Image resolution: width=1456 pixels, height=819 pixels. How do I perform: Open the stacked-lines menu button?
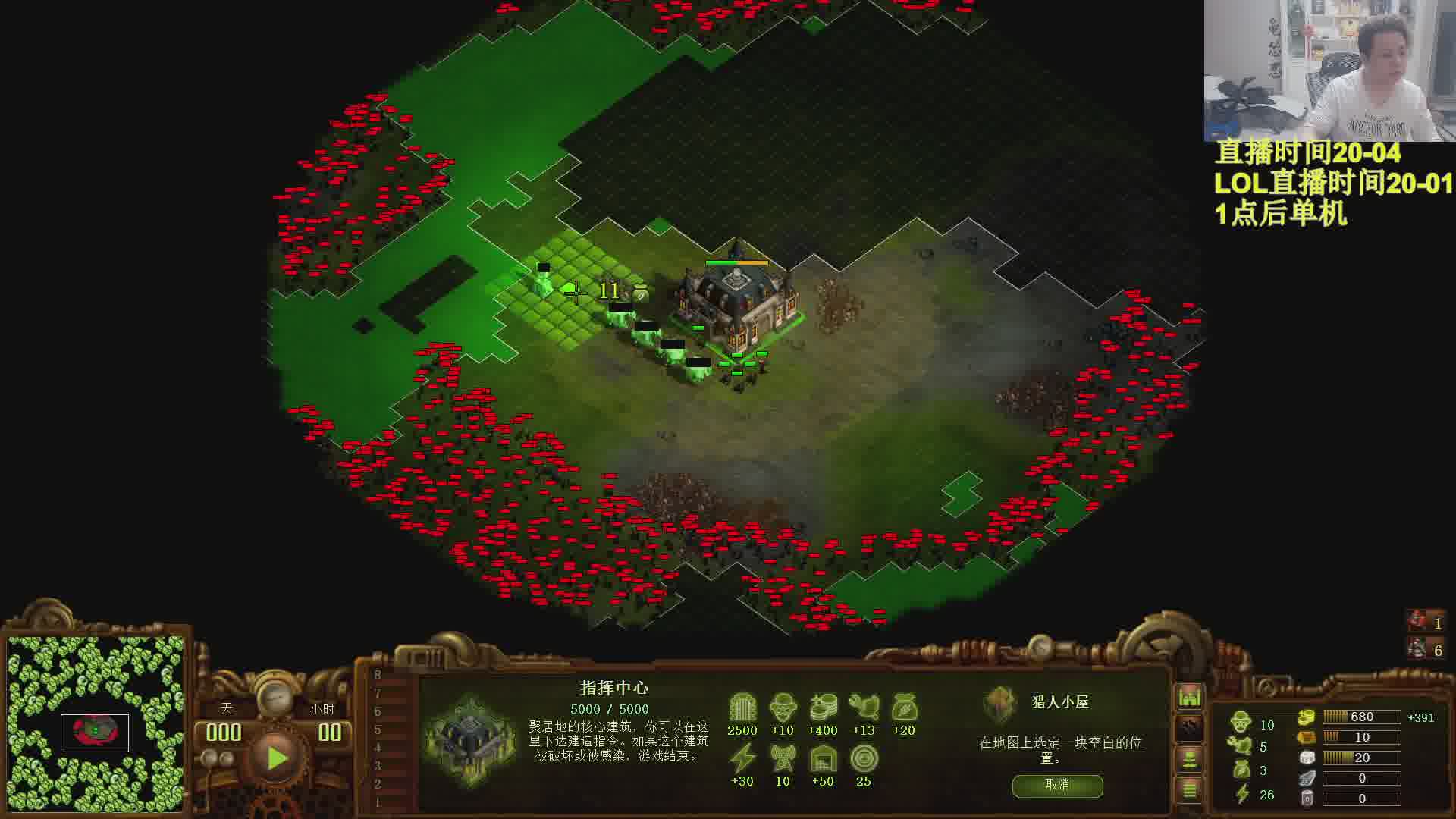1189,789
